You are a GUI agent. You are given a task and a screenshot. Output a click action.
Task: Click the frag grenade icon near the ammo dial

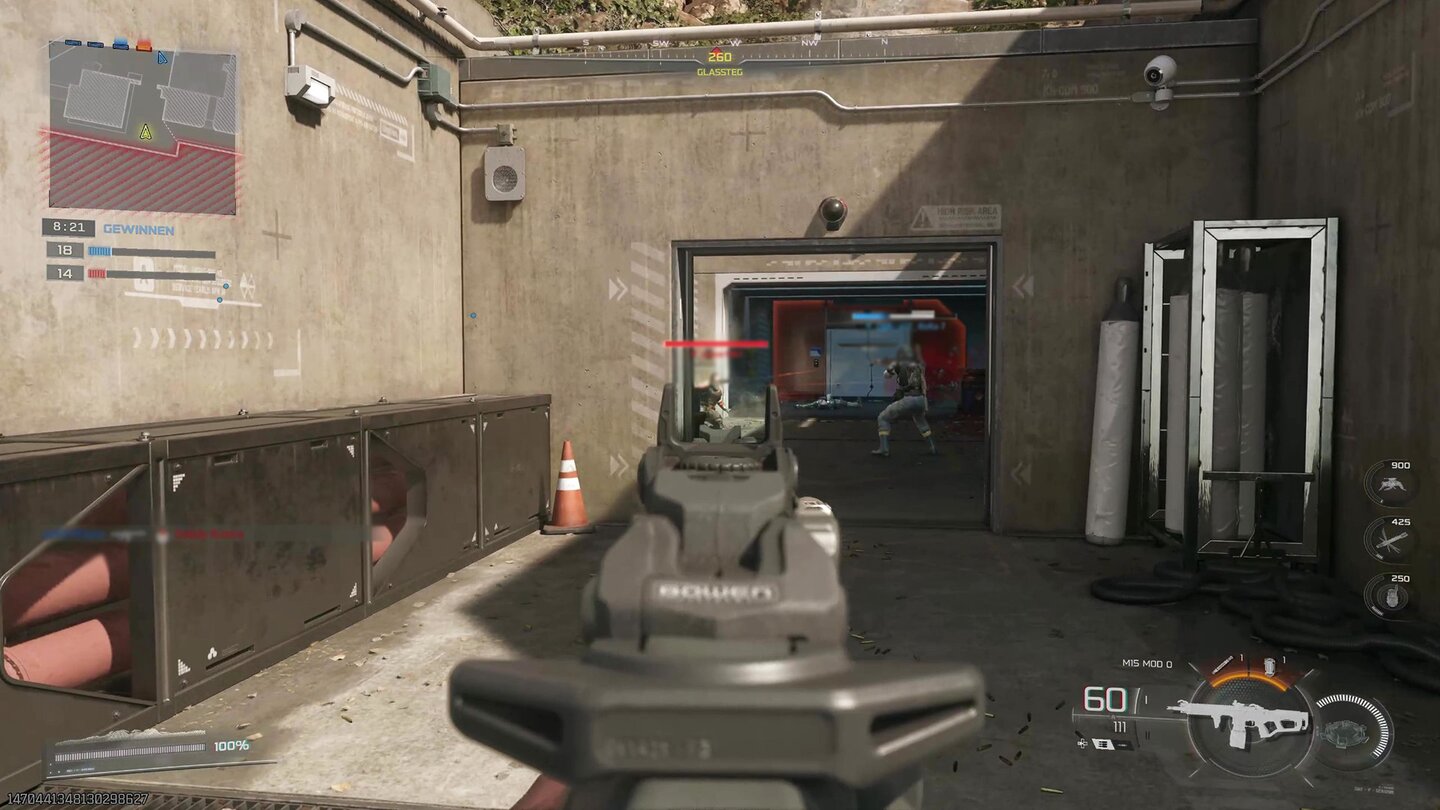(x=1270, y=665)
